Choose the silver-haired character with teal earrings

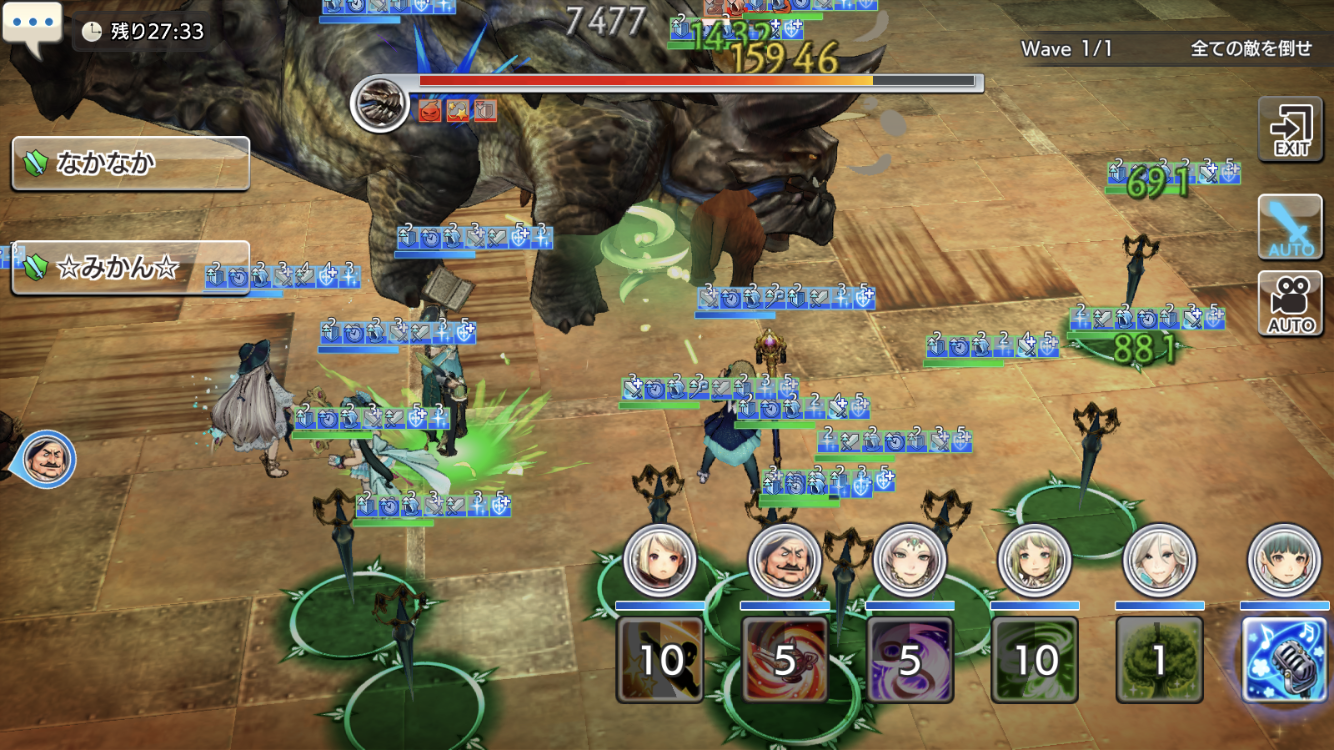pyautogui.click(x=1159, y=560)
